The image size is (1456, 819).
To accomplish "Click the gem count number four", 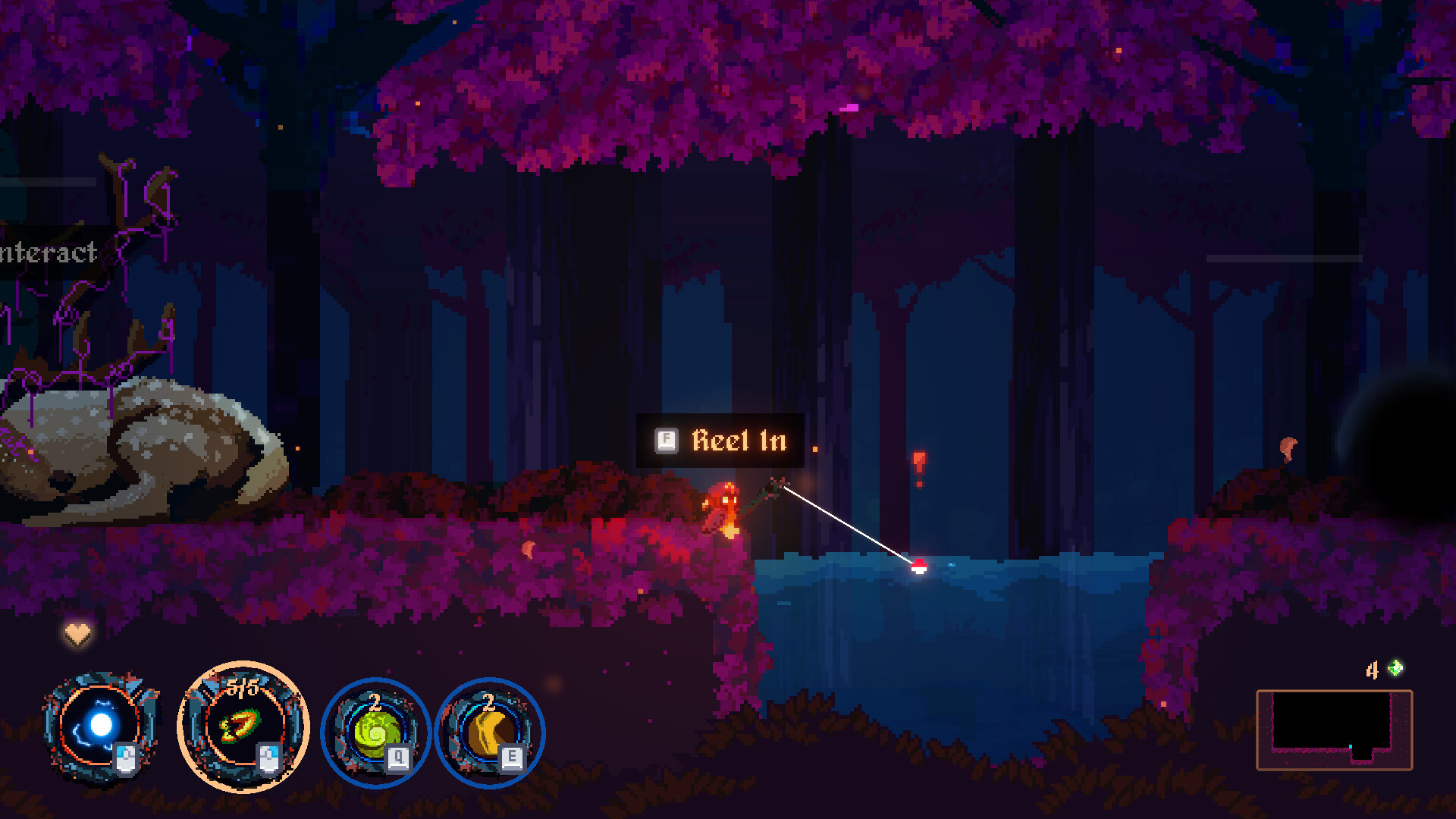I will pos(1371,670).
